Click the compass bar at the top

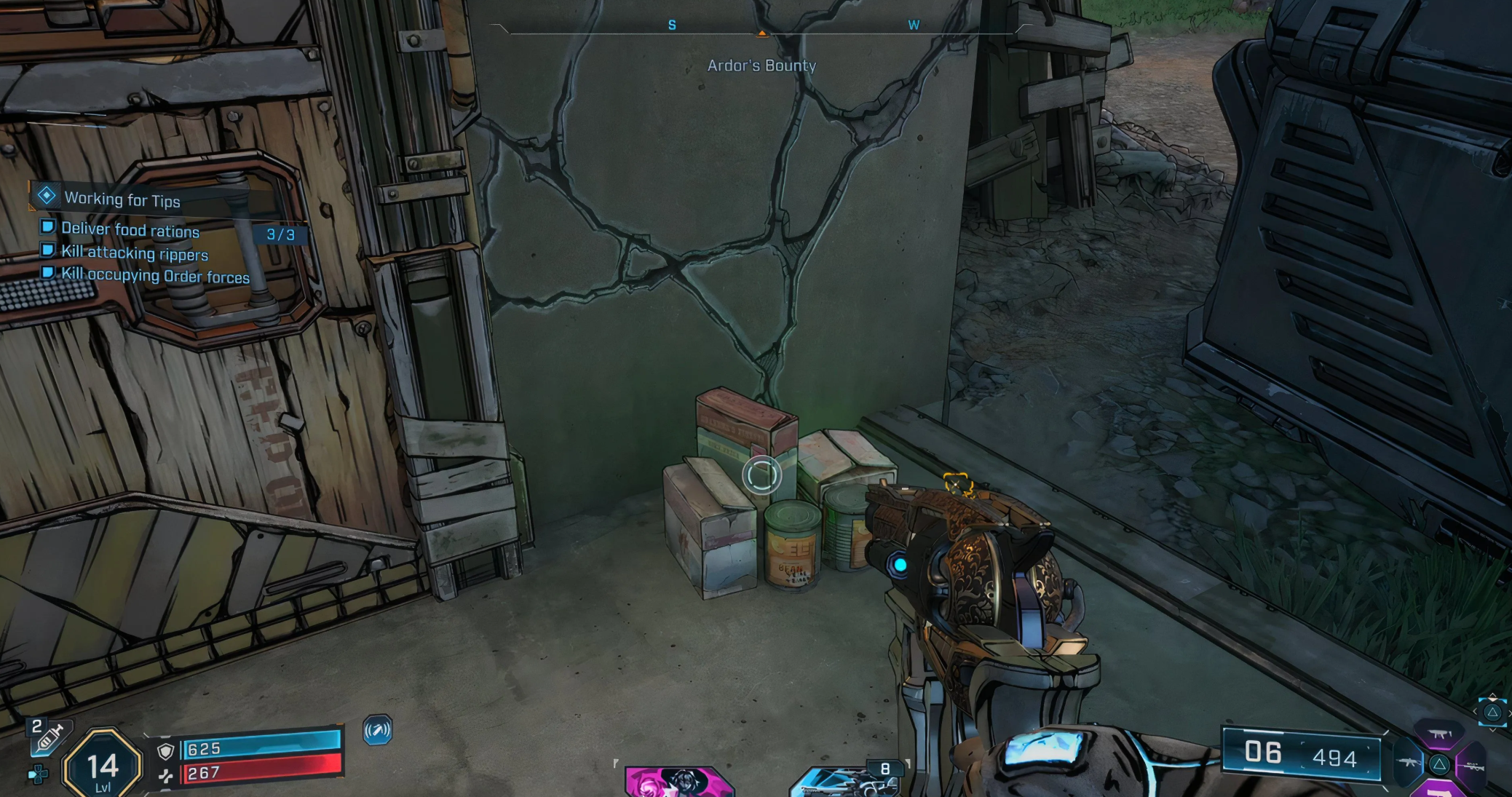(761, 28)
